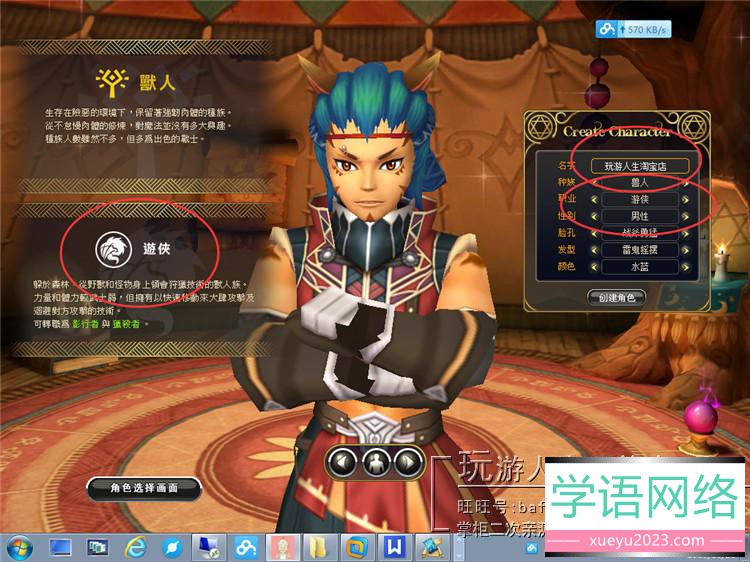Return to the 角色选择画面 character select screen

(x=145, y=488)
